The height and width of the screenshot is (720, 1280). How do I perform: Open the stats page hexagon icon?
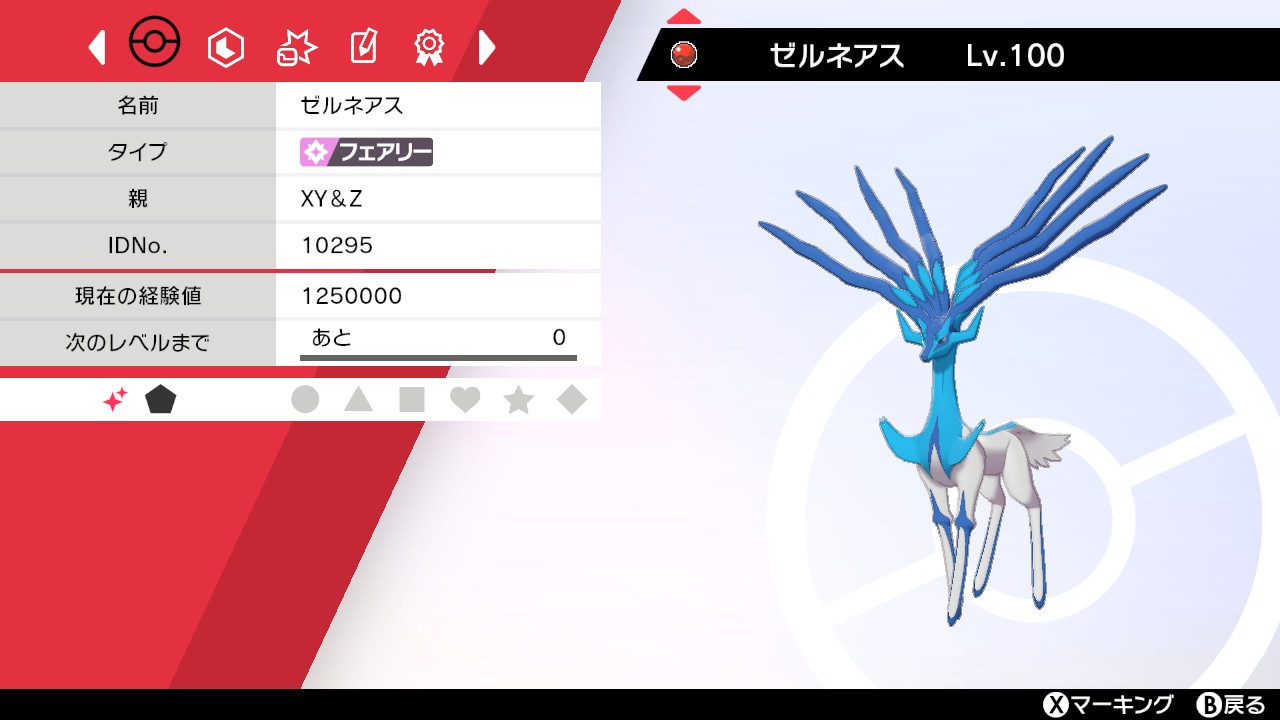pyautogui.click(x=224, y=45)
